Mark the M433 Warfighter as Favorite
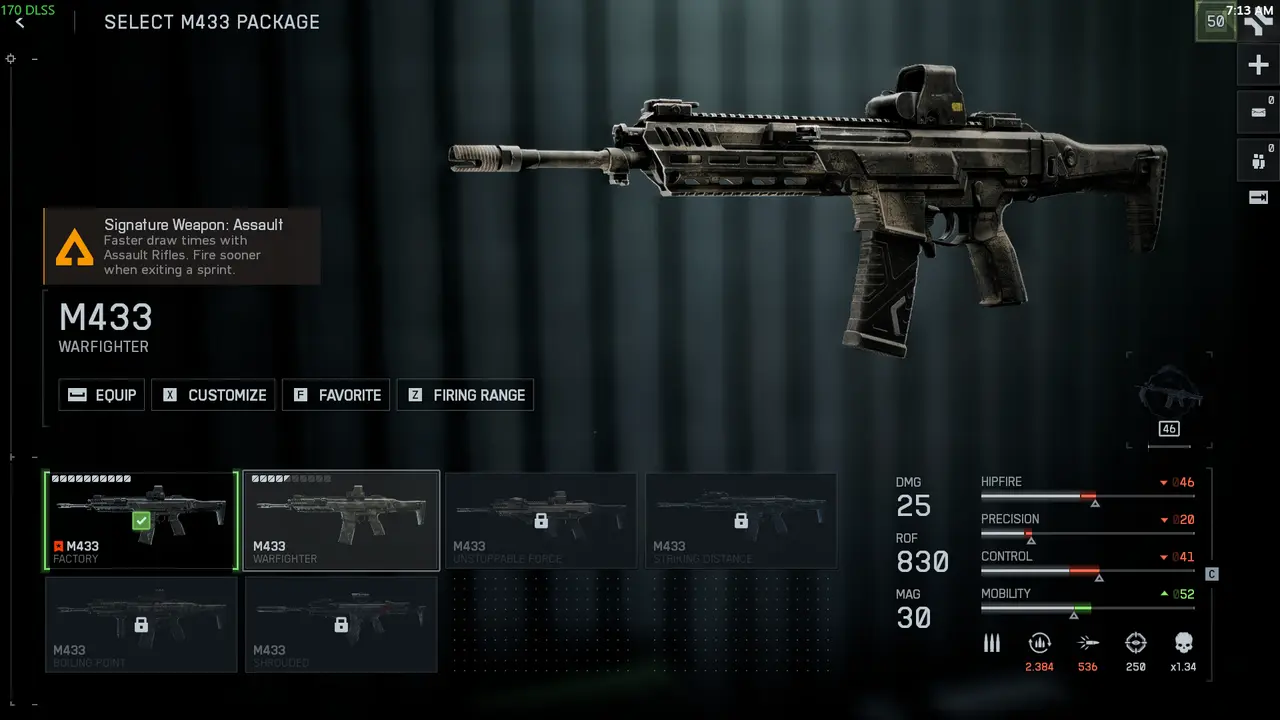Viewport: 1280px width, 720px height. pyautogui.click(x=336, y=395)
